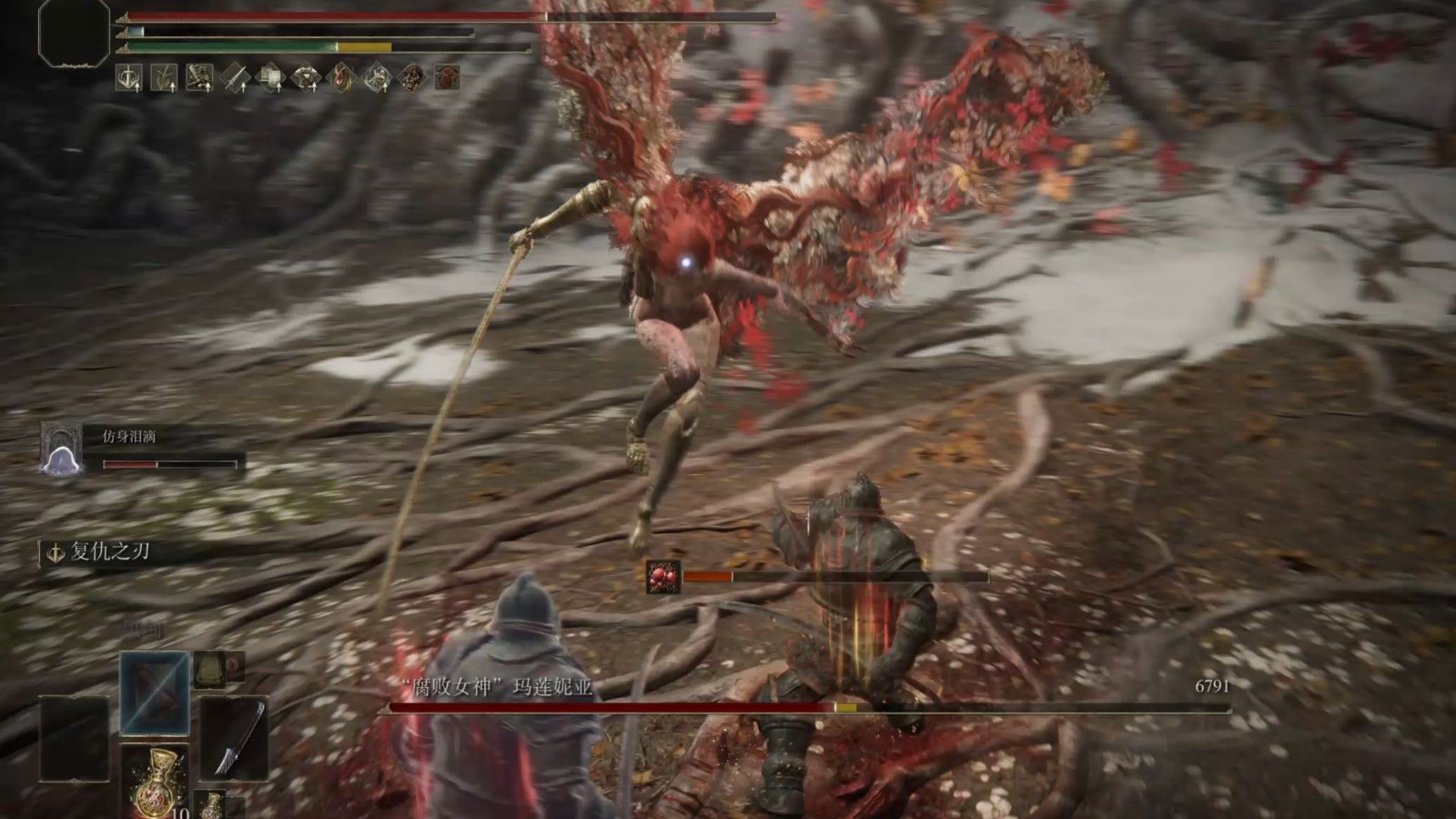This screenshot has height=819, width=1456.
Task: Click the grass blades buff icon
Action: (x=164, y=78)
